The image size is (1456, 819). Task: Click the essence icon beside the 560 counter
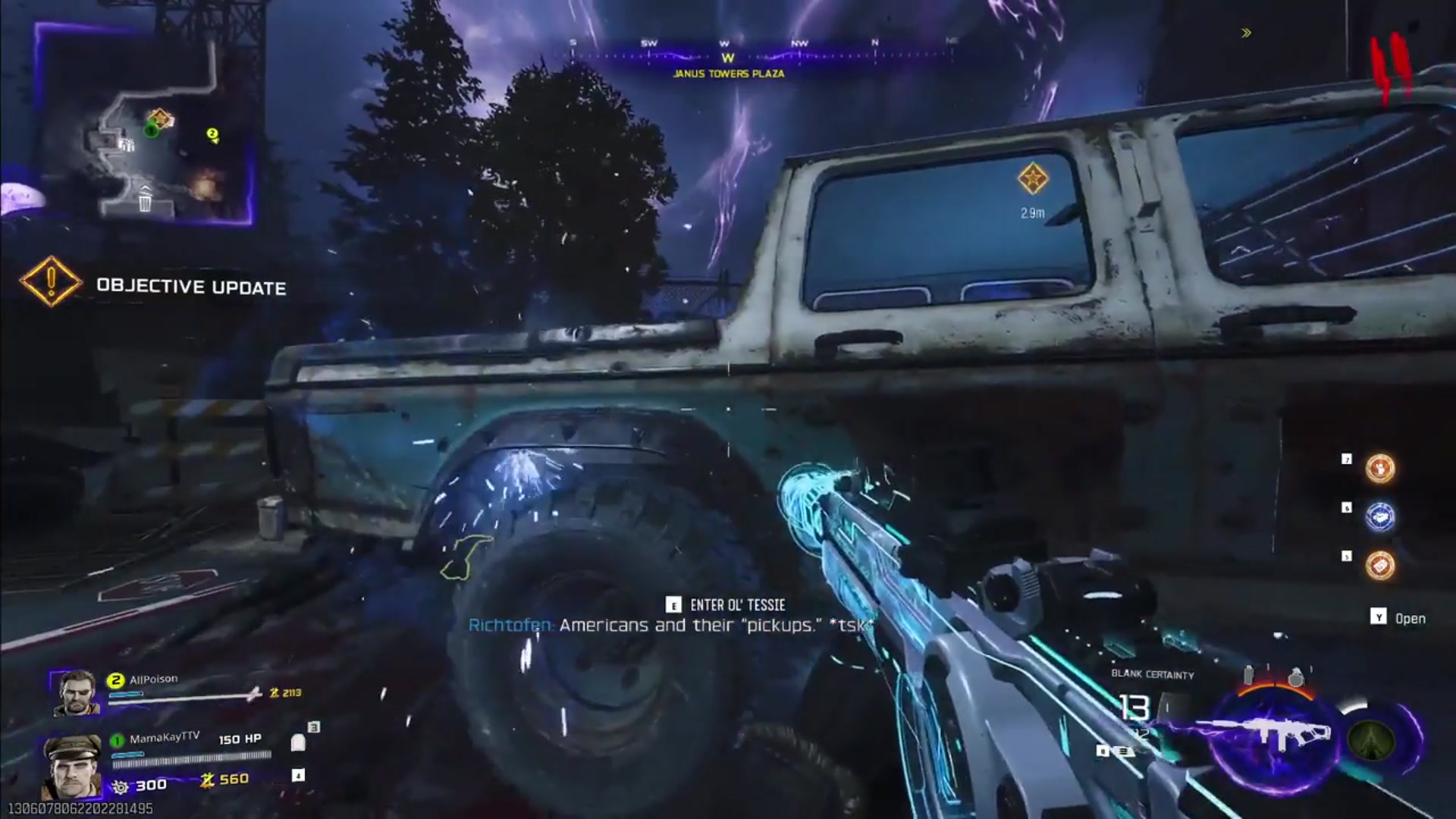coord(207,781)
